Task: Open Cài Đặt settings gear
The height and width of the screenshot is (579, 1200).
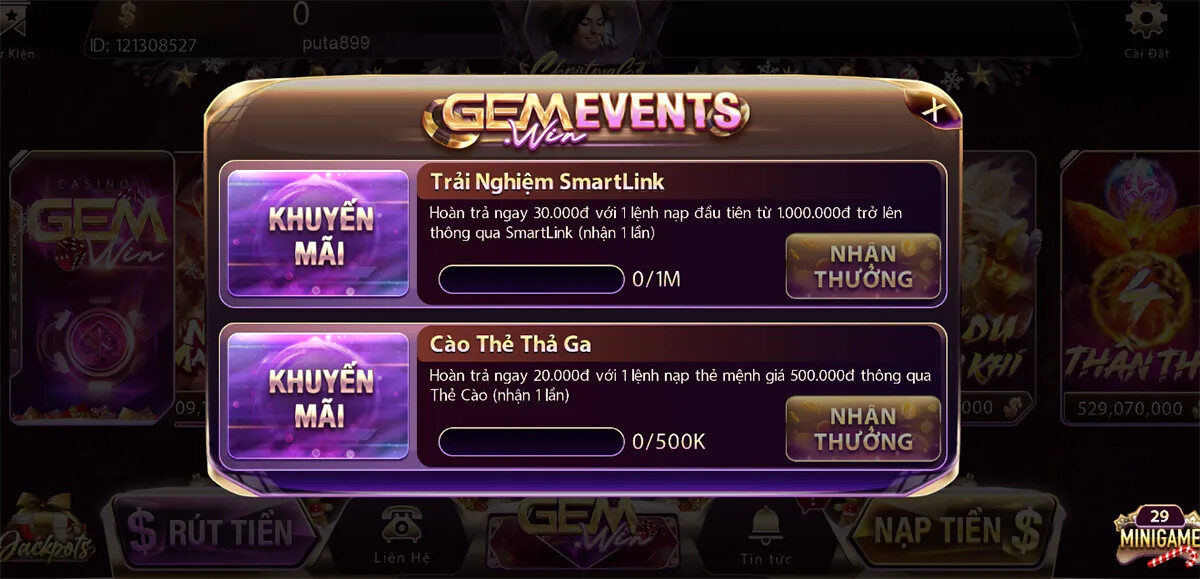Action: coord(1146,28)
